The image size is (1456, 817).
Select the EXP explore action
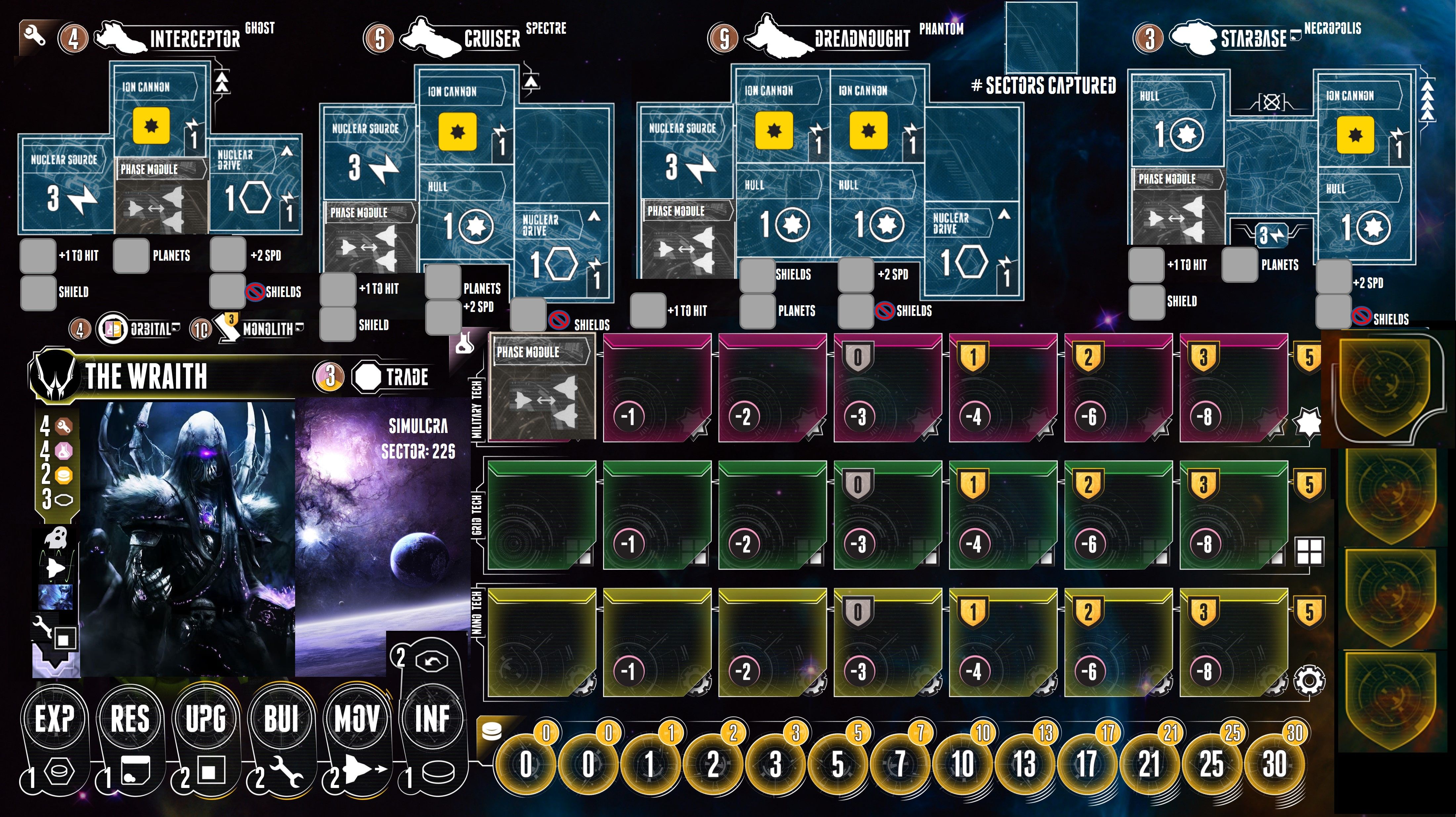54,719
